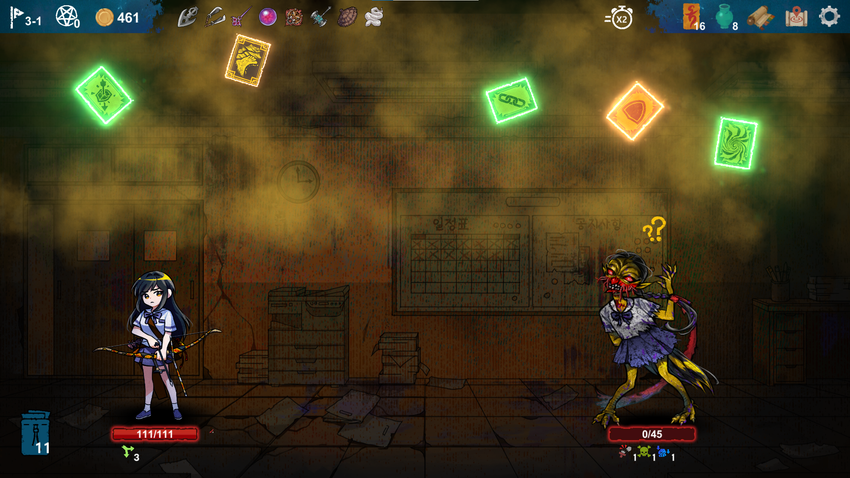Open the blue draw pile deck
Viewport: 850px width, 478px height.
point(35,434)
